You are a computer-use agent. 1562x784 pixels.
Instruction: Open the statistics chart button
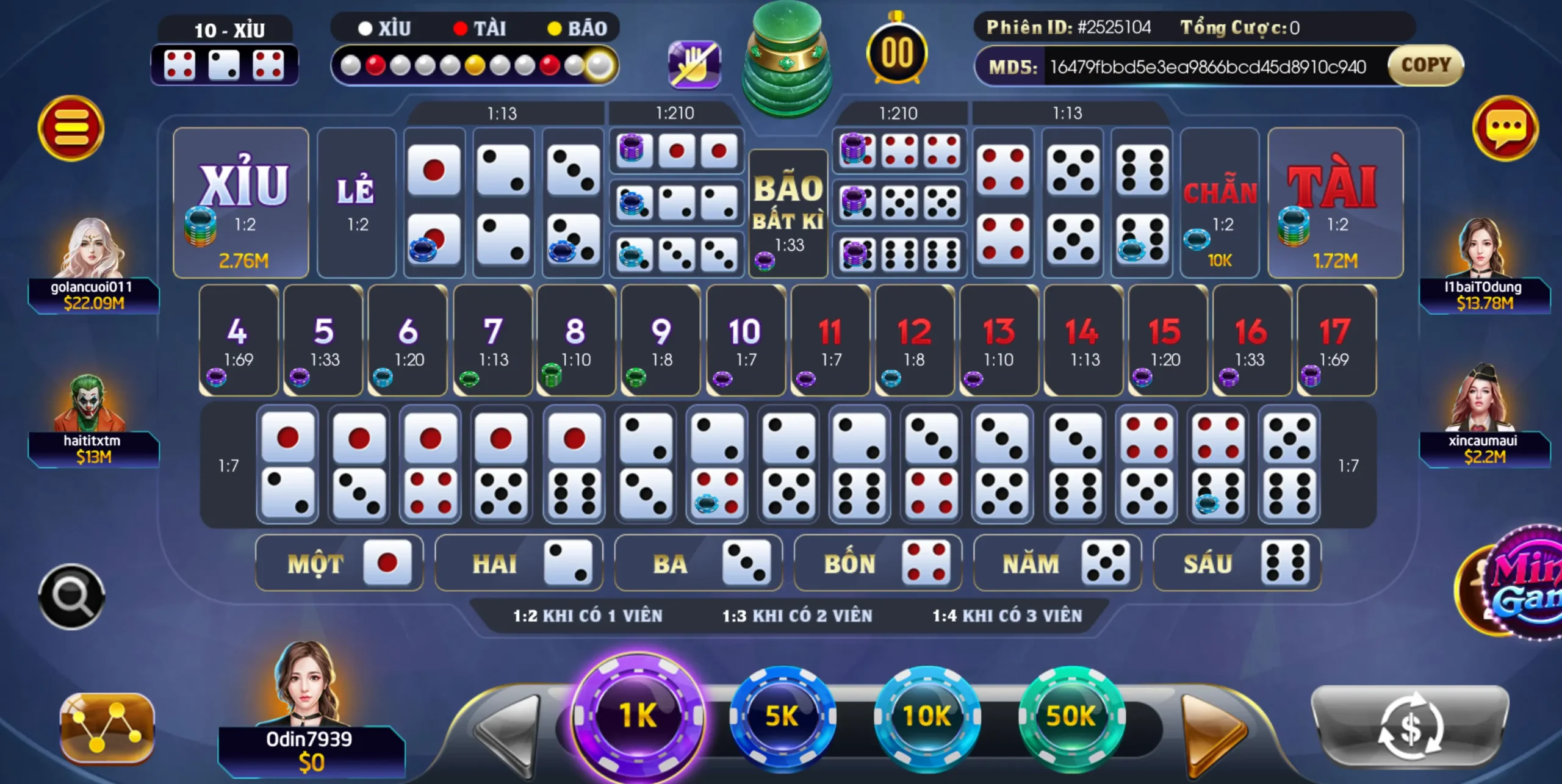(107, 727)
